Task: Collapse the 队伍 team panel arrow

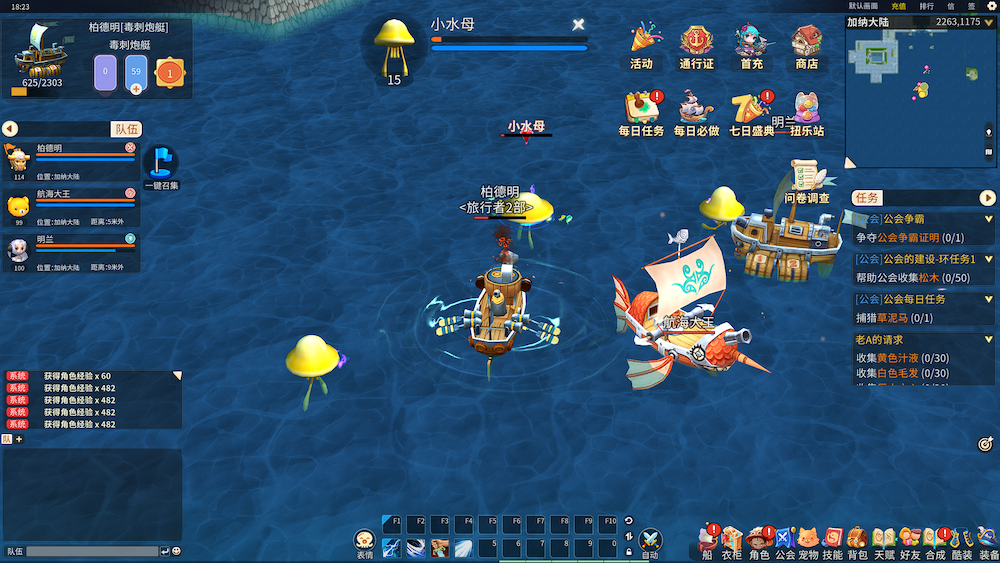Action: pos(10,129)
